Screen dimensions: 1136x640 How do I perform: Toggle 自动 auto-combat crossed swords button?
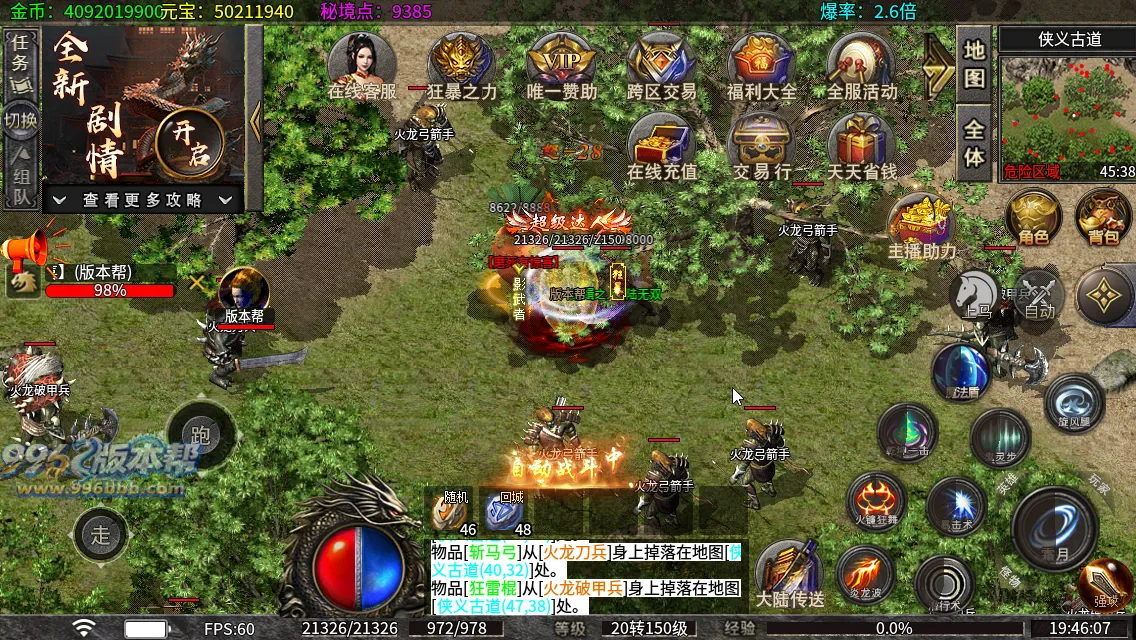[x=1039, y=298]
